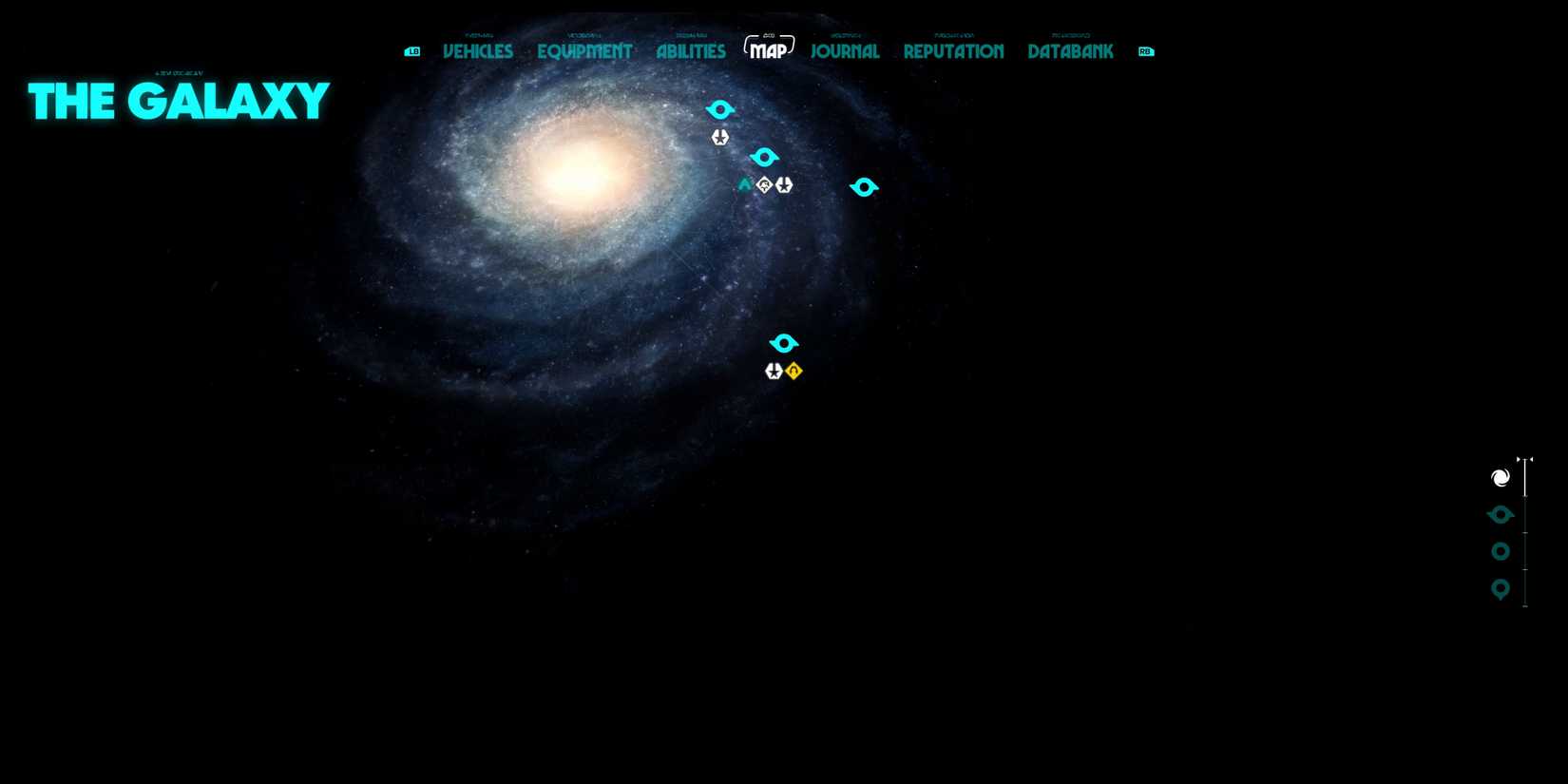Open the Journal tab
Viewport: 1568px width, 784px height.
click(x=844, y=51)
